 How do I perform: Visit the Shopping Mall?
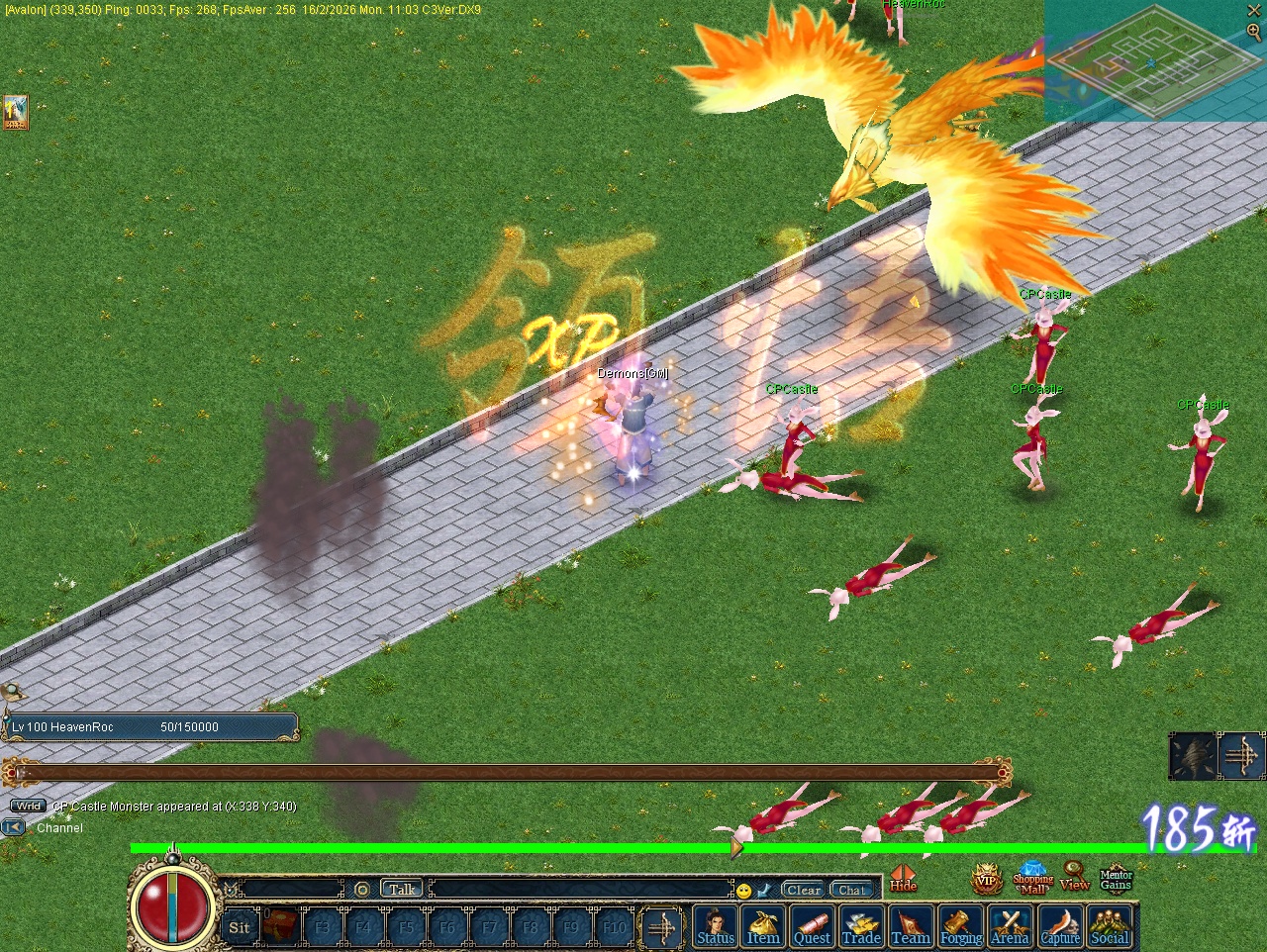click(1032, 879)
